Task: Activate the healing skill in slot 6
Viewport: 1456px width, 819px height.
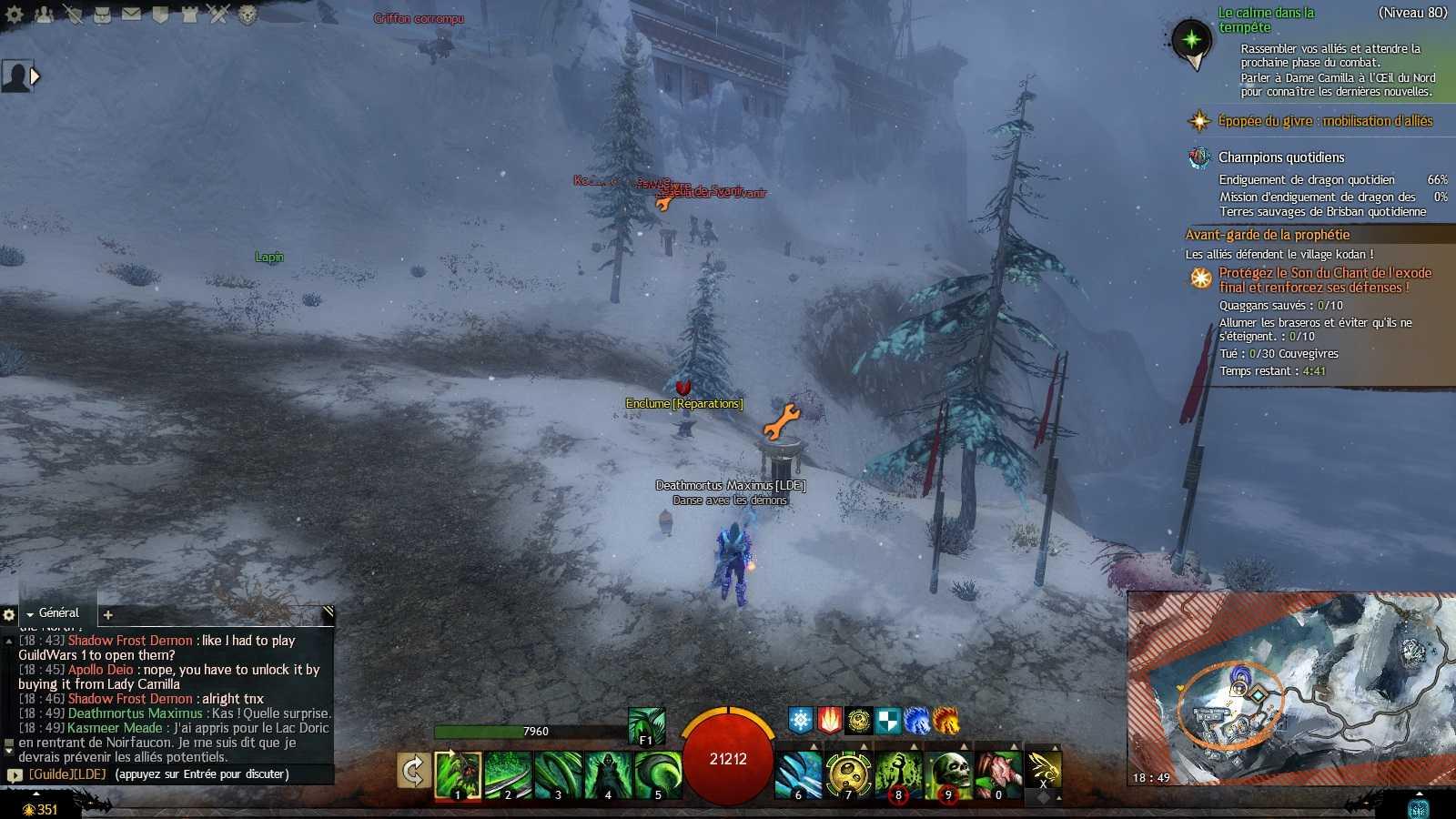Action: pos(798,774)
